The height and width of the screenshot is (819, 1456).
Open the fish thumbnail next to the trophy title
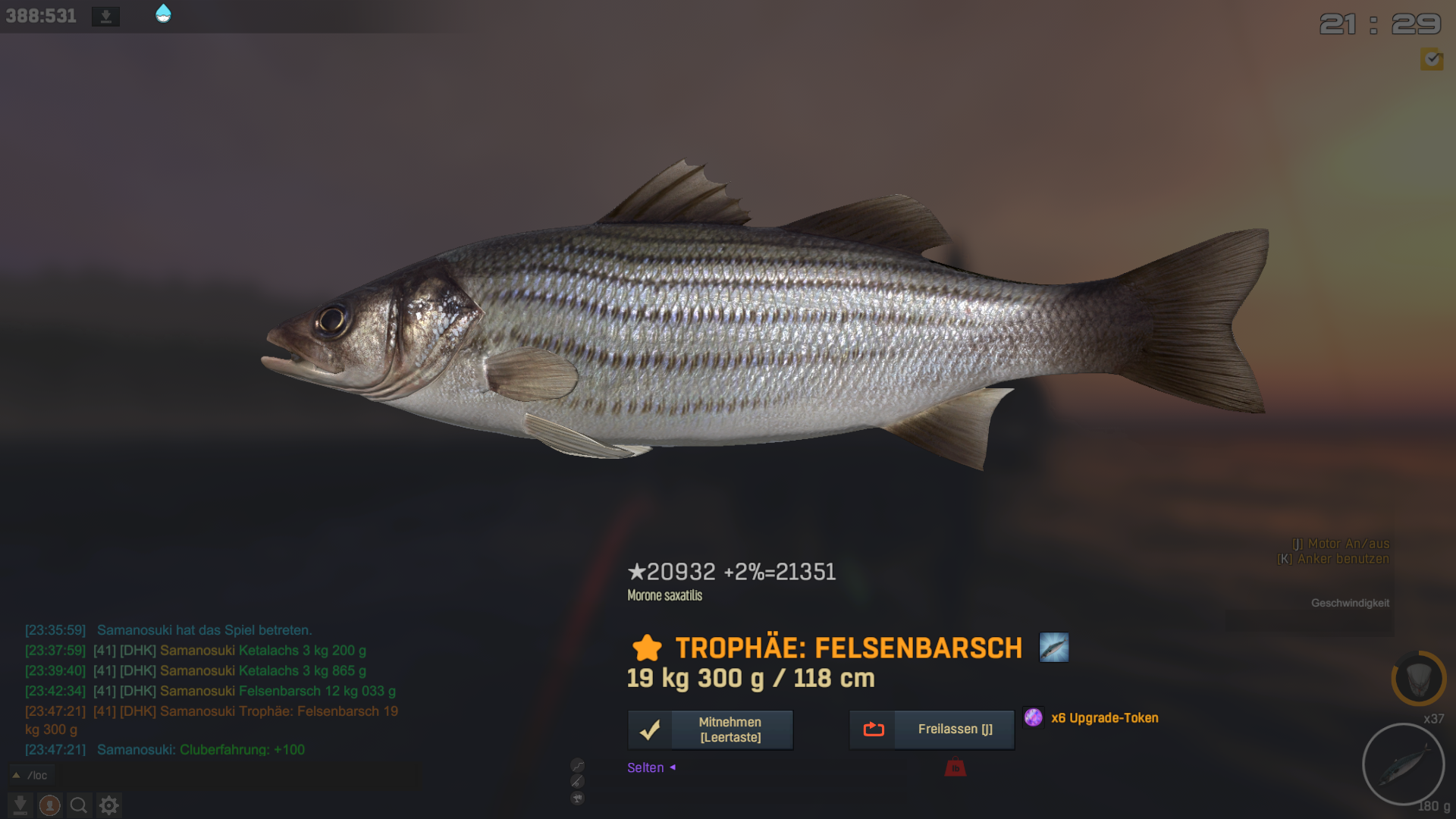pyautogui.click(x=1053, y=648)
